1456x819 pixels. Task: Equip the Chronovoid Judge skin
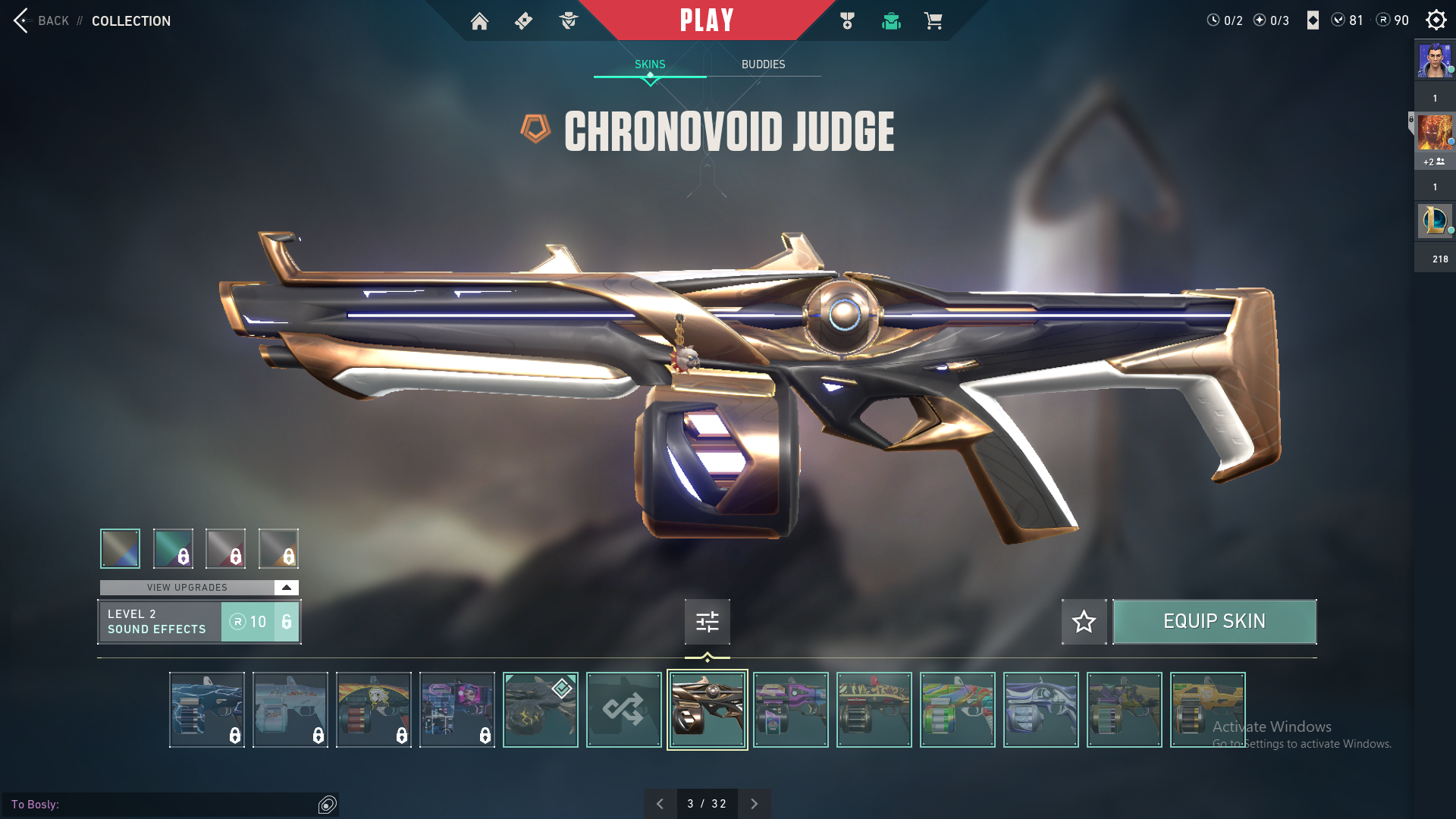tap(1214, 622)
